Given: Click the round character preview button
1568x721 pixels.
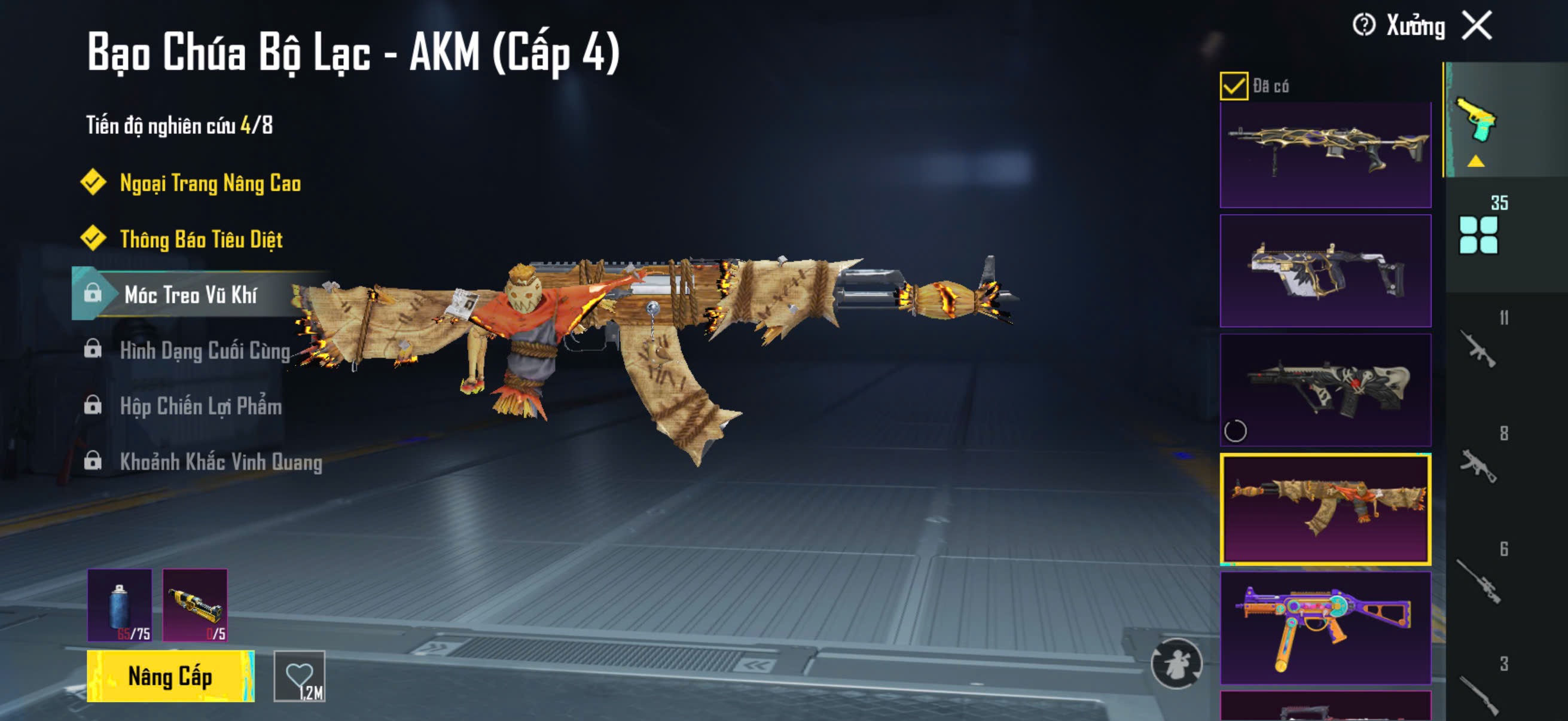Looking at the screenshot, I should tap(1176, 663).
